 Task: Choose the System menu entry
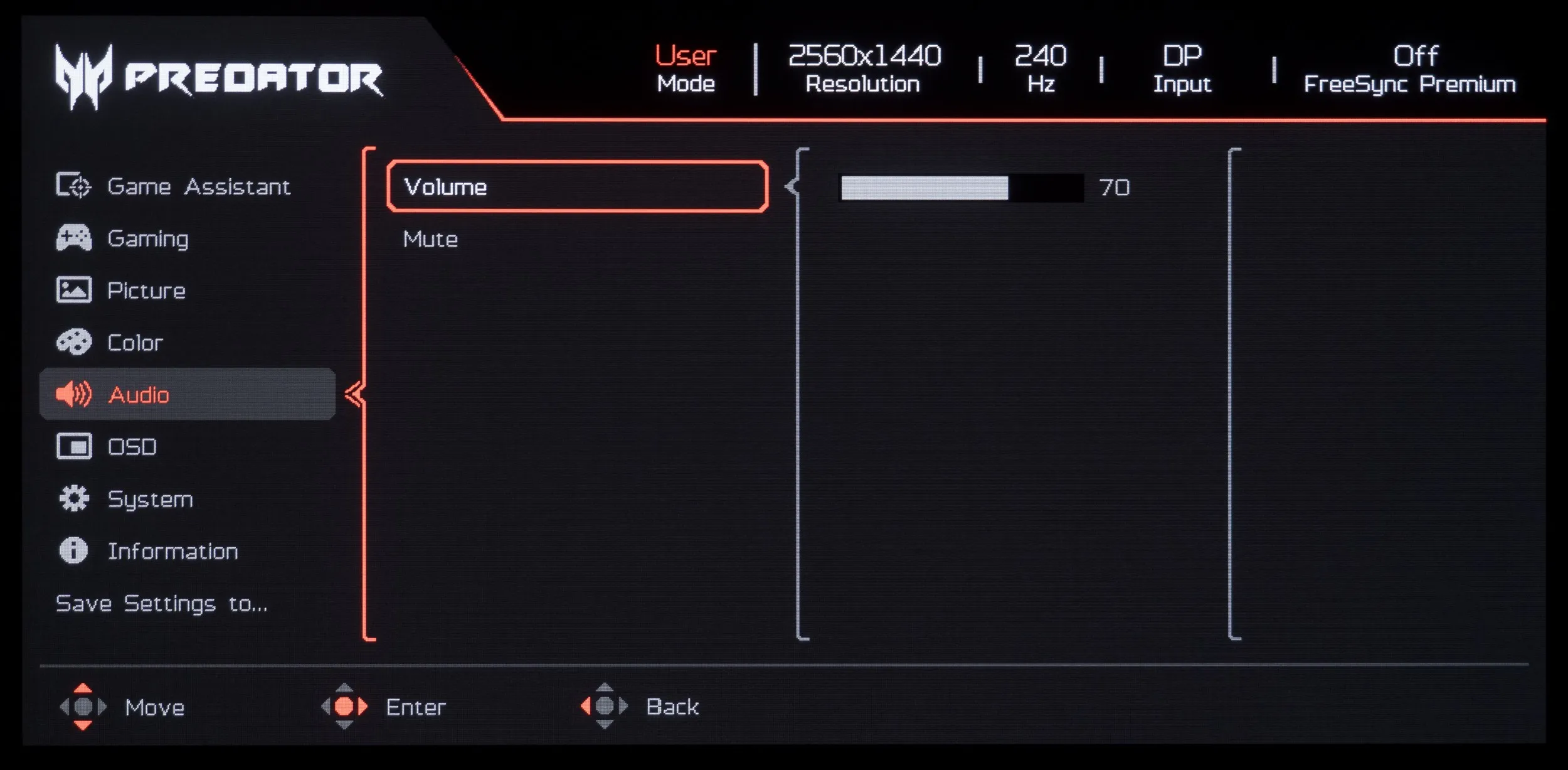(x=150, y=499)
